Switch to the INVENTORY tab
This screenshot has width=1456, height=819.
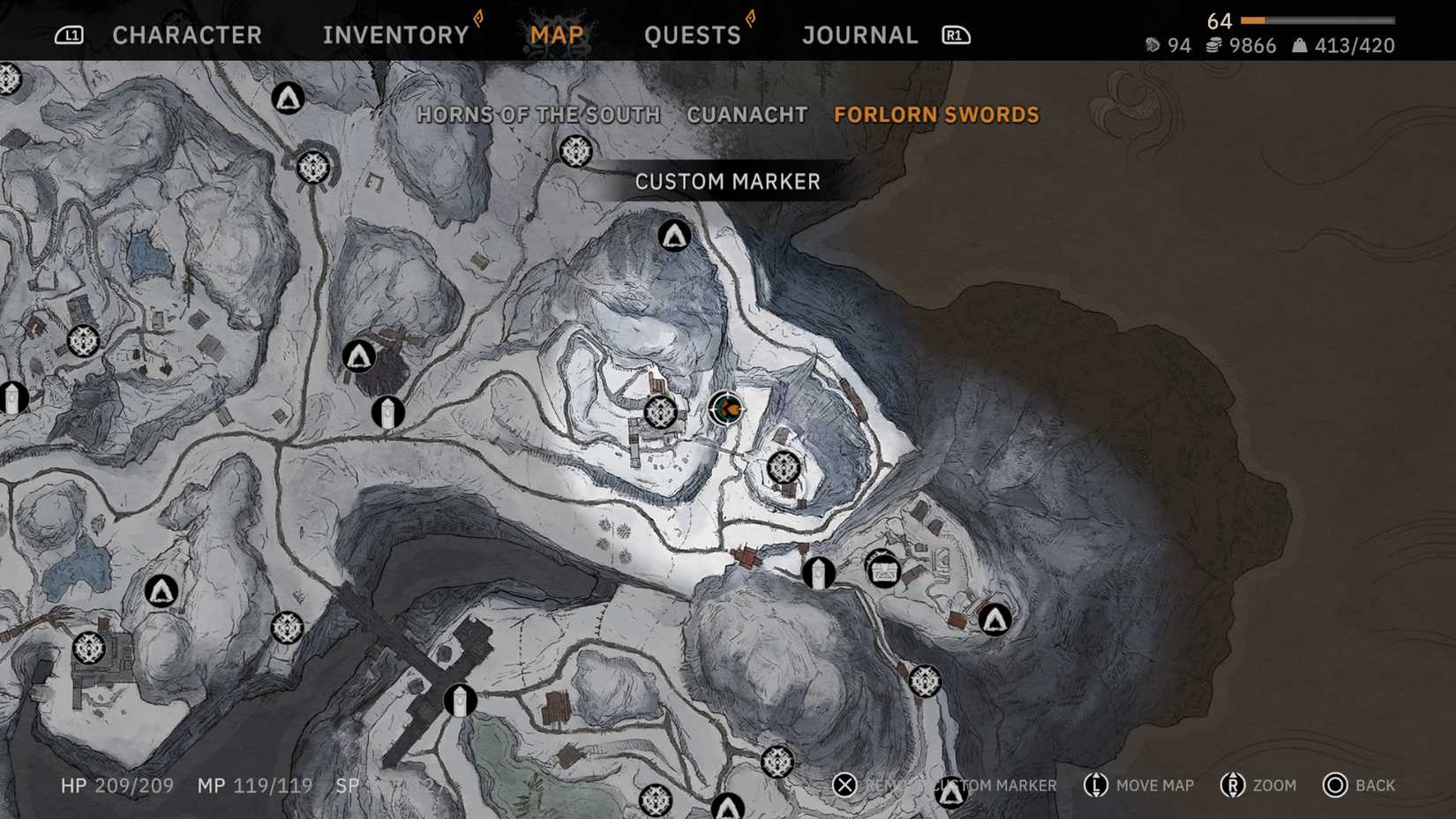click(394, 34)
